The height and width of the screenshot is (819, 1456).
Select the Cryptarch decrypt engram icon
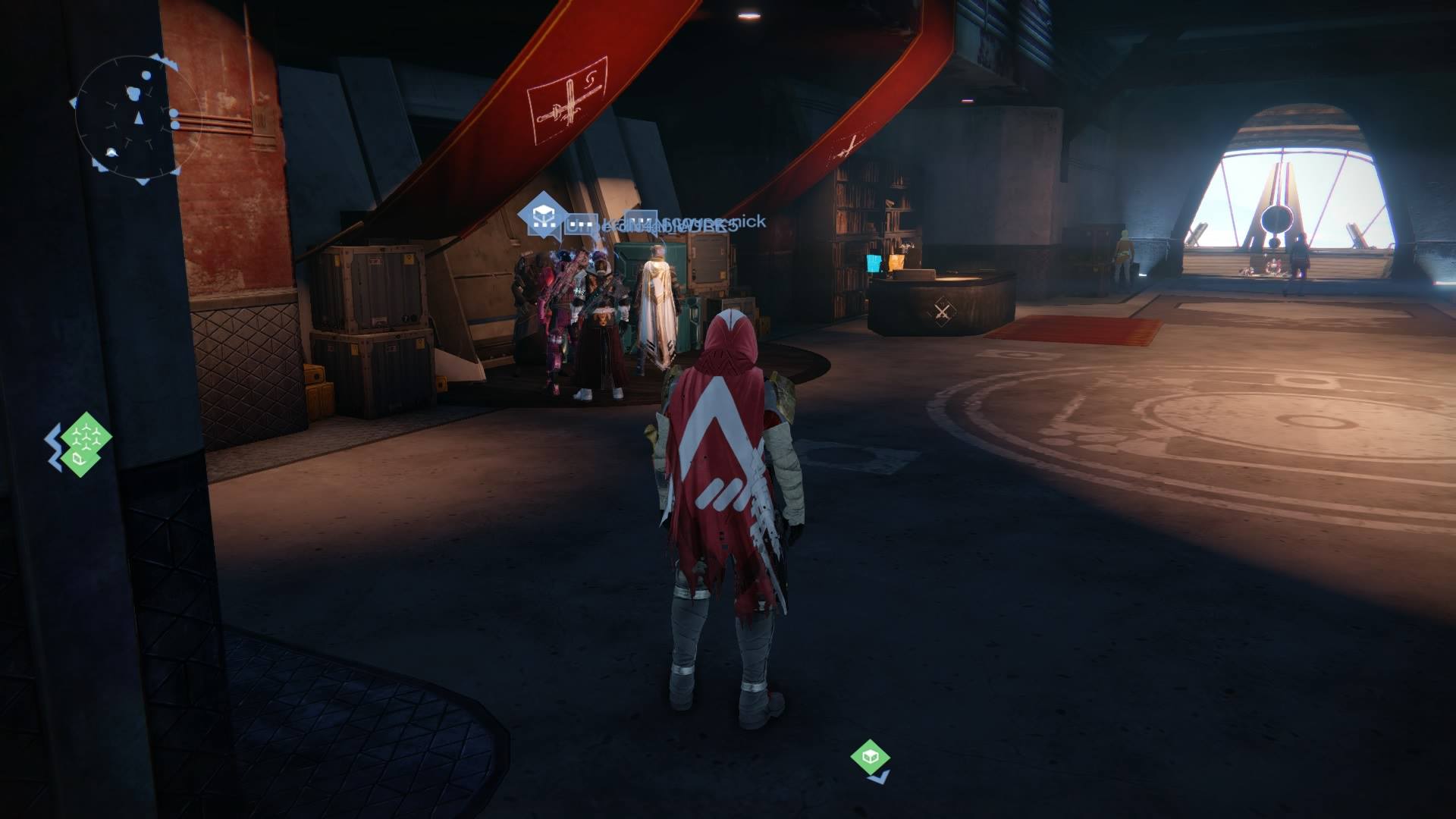pyautogui.click(x=541, y=218)
